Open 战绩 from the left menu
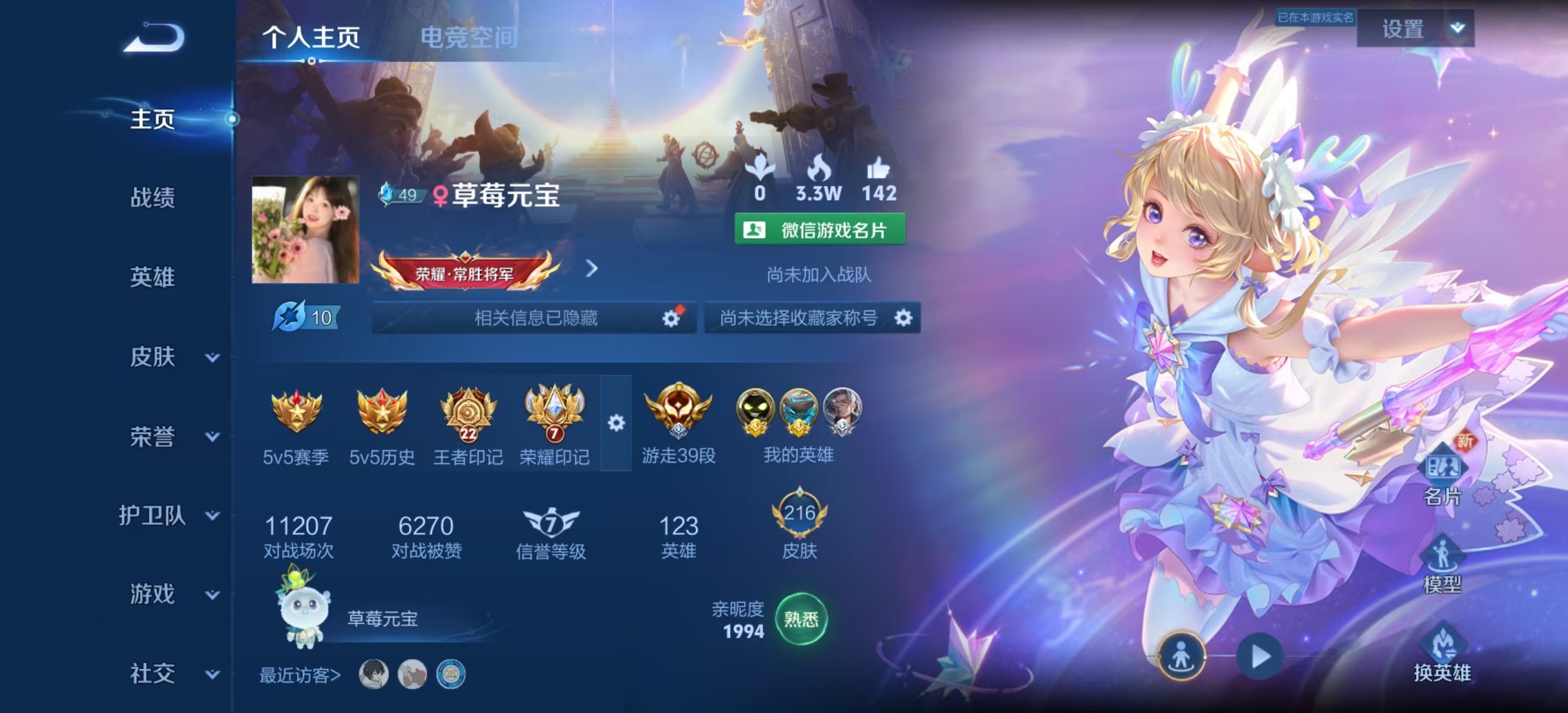 coord(154,199)
